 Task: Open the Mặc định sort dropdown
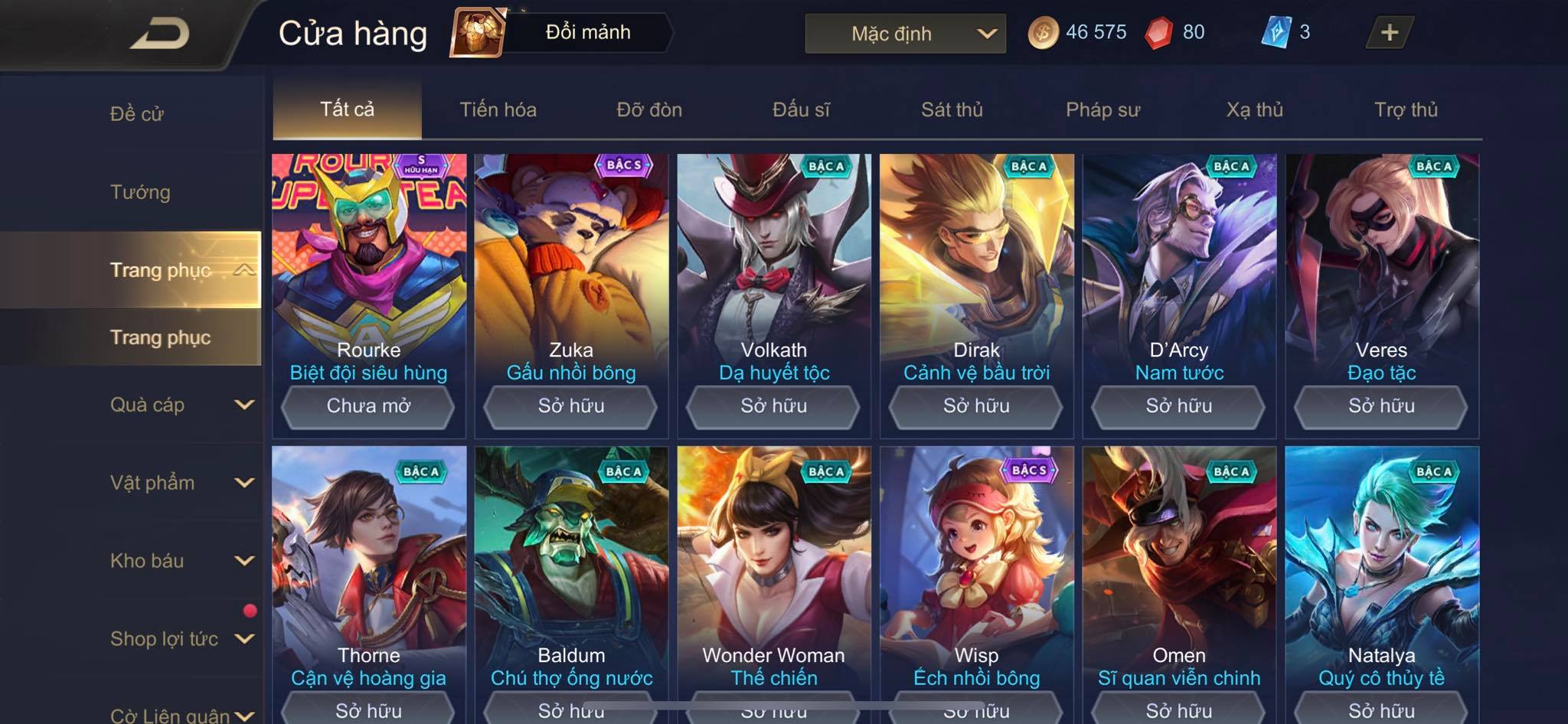coord(905,34)
